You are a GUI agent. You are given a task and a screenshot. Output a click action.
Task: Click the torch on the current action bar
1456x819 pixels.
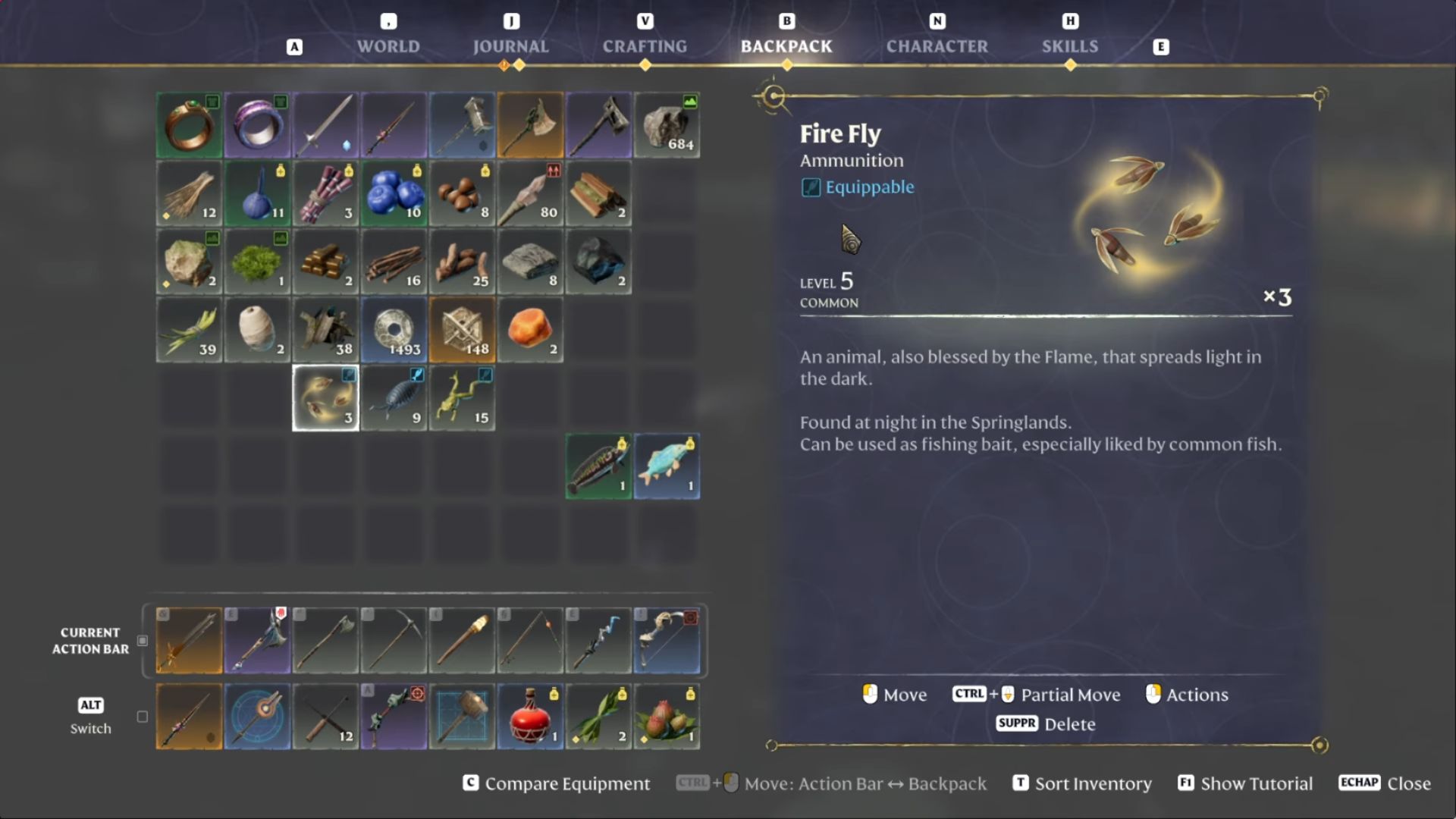pyautogui.click(x=462, y=641)
